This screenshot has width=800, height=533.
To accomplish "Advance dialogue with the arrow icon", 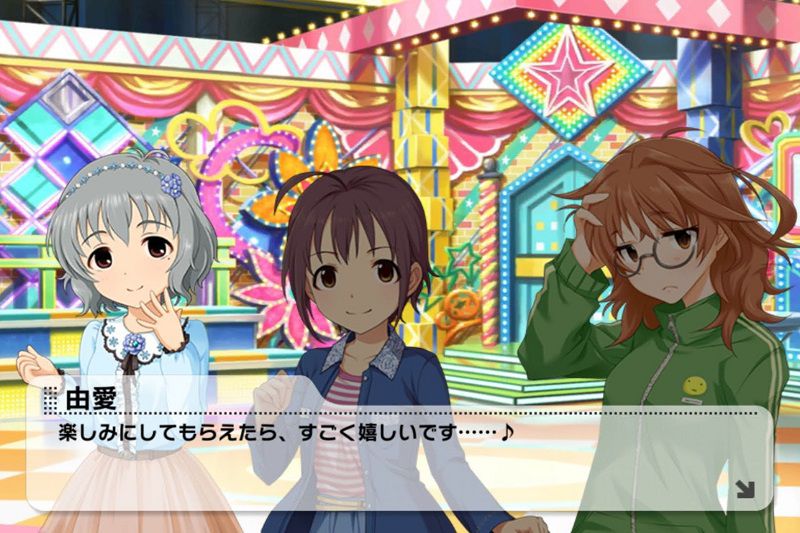I will pos(745,489).
